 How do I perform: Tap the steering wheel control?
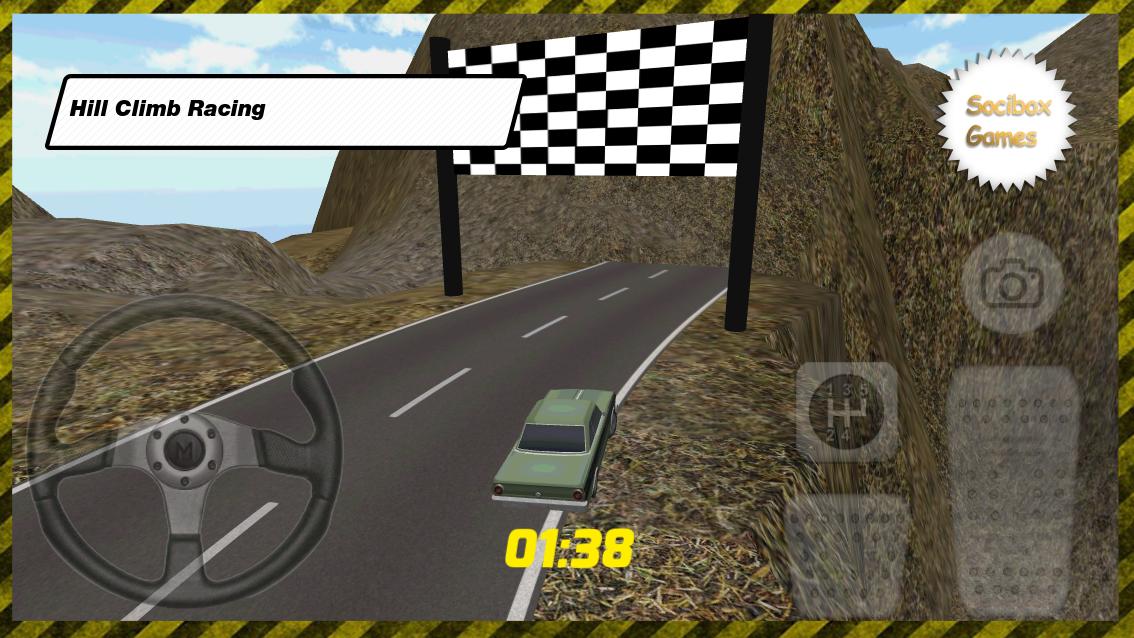tap(184, 452)
